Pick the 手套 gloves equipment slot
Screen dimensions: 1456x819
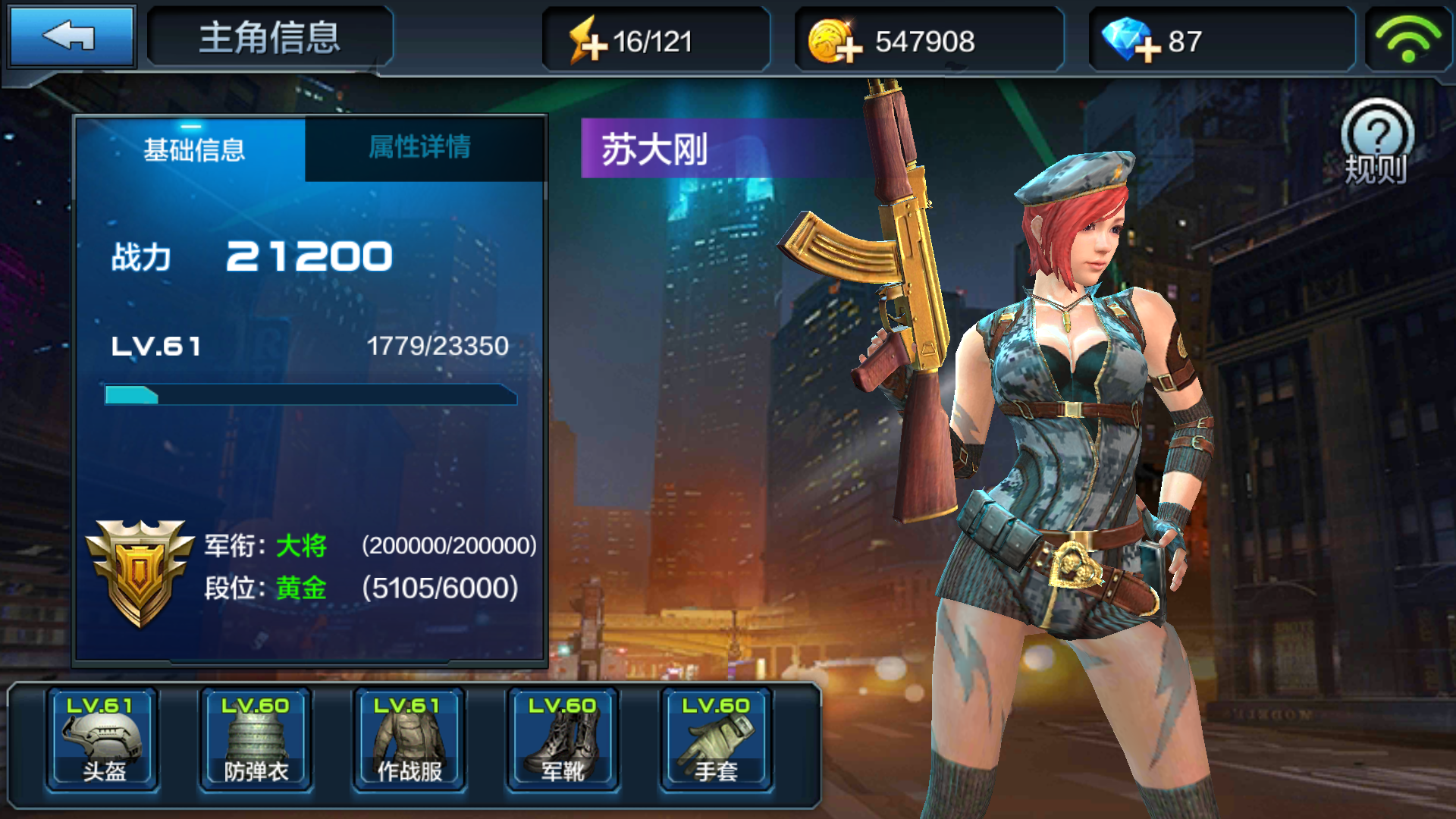(x=716, y=739)
